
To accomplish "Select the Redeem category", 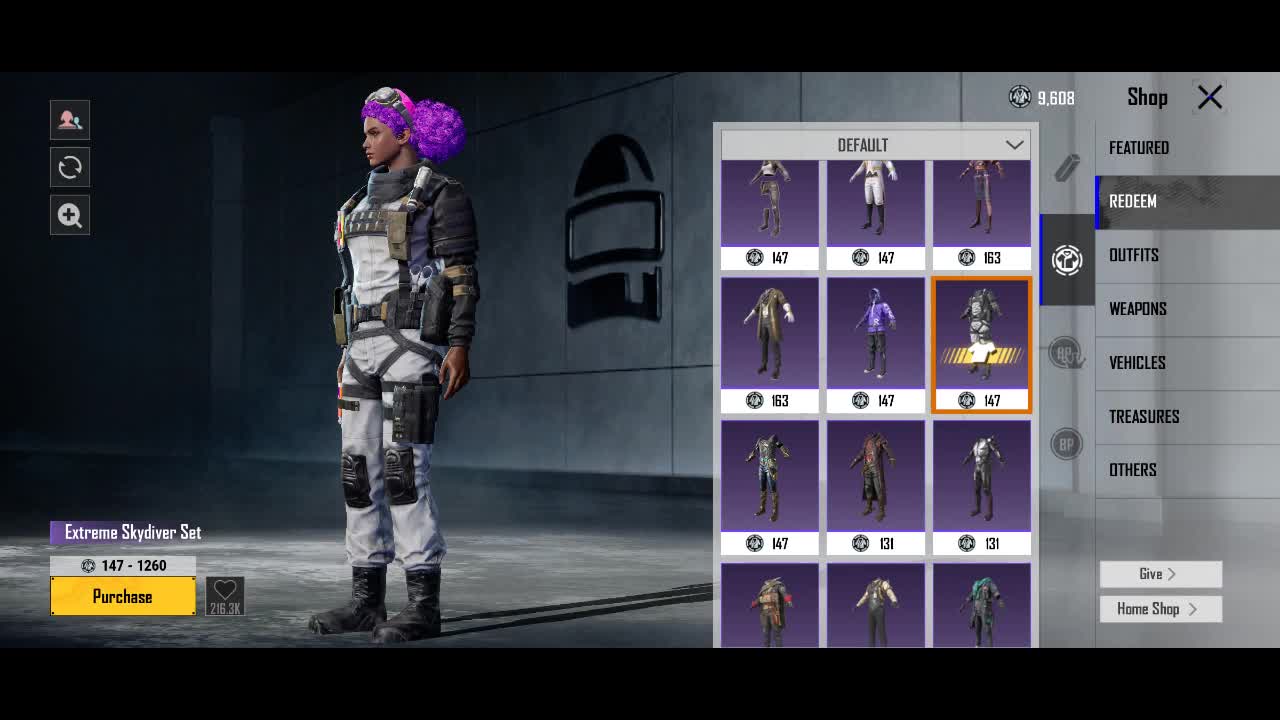I will 1132,201.
